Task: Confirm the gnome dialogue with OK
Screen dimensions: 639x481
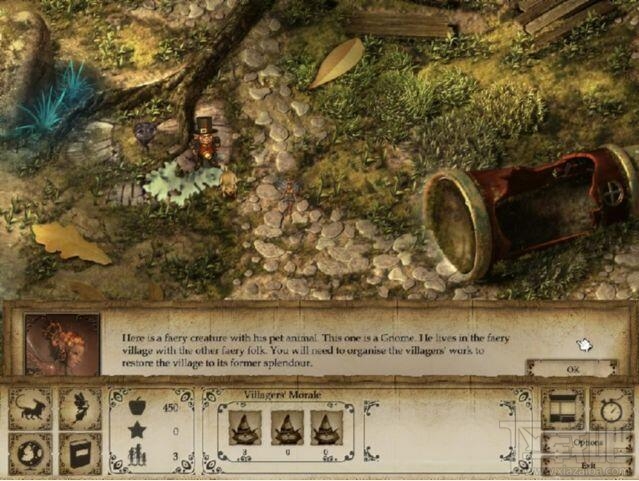Action: coord(572,368)
